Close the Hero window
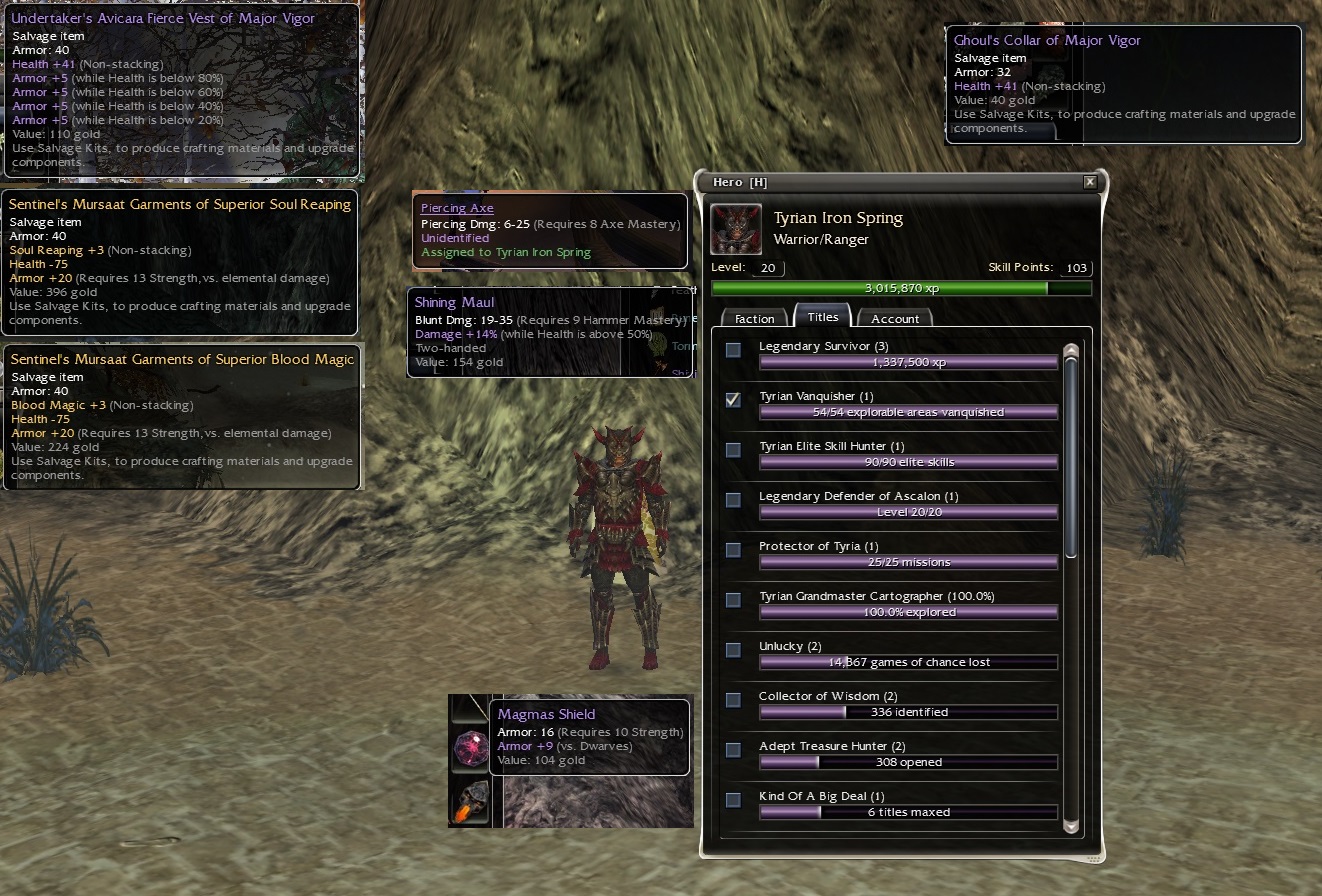 click(1089, 182)
